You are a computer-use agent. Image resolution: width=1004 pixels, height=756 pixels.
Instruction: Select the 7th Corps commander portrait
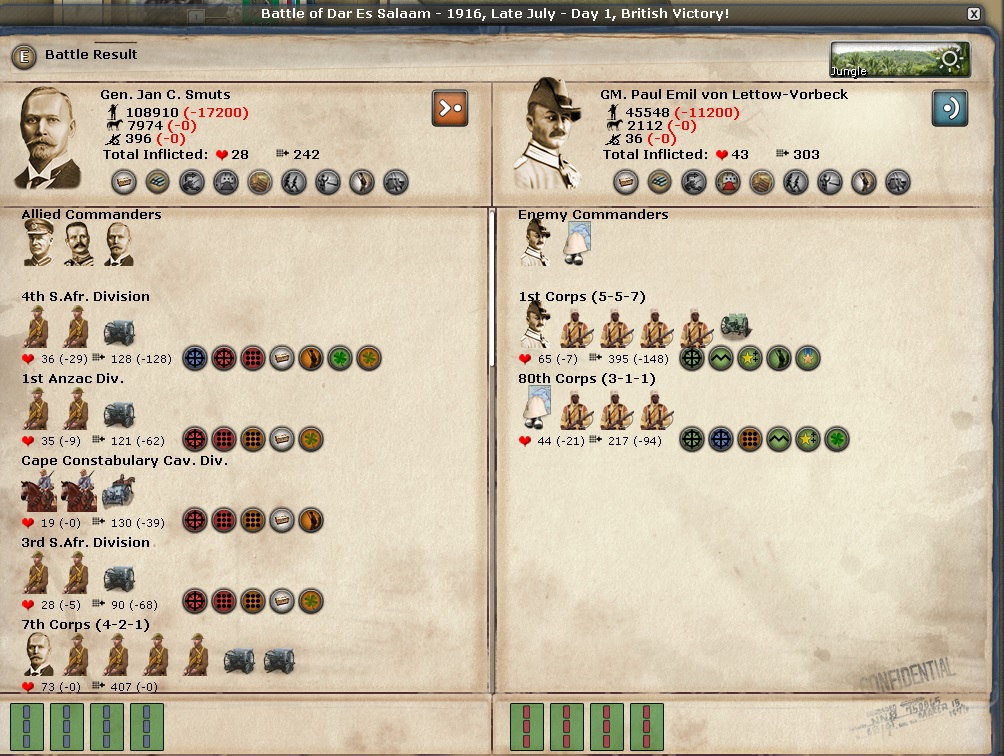(x=38, y=655)
